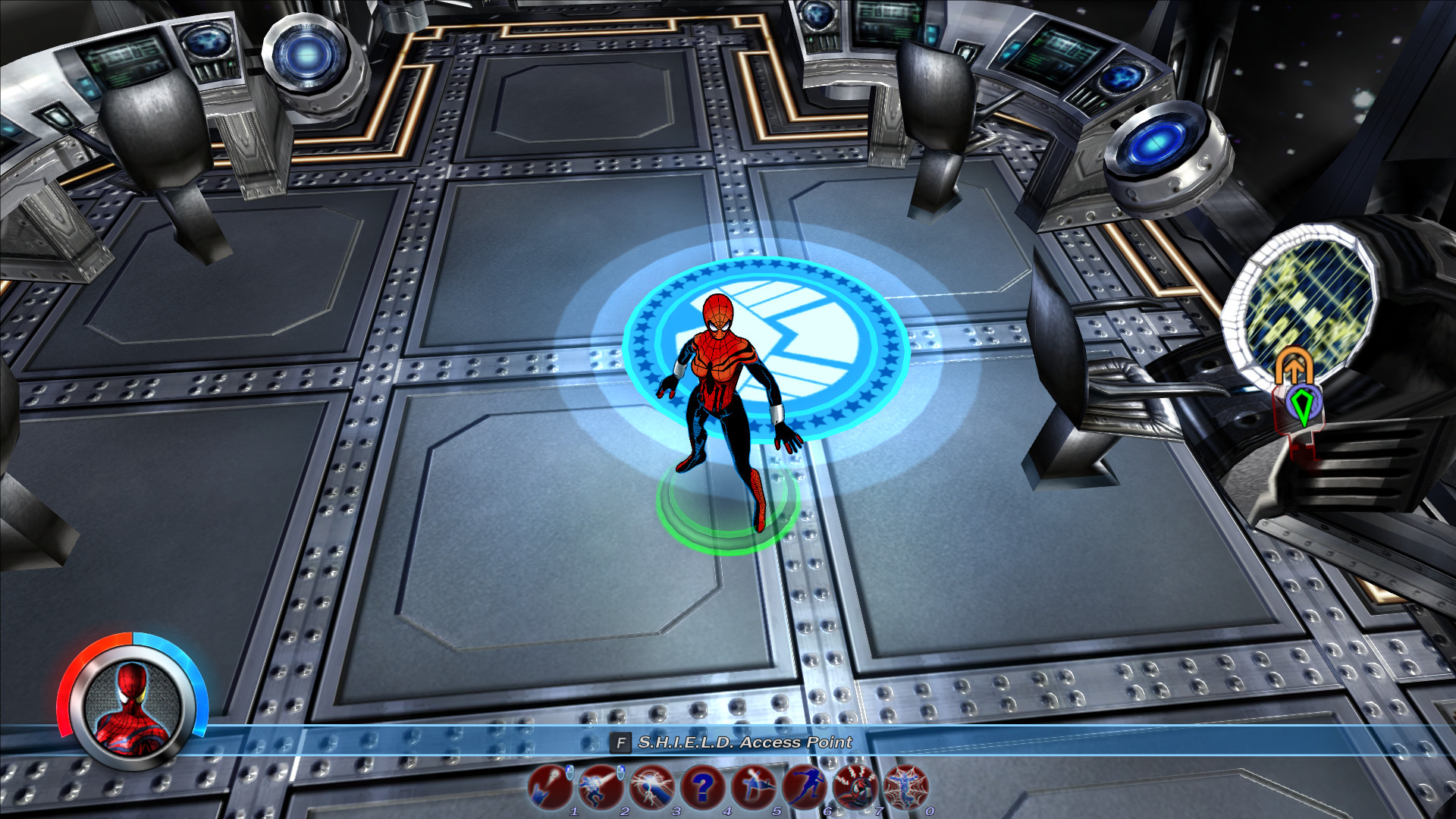Viewport: 1456px width, 819px height.
Task: Activate the sprint power in hotbar slot 6
Action: (x=805, y=787)
